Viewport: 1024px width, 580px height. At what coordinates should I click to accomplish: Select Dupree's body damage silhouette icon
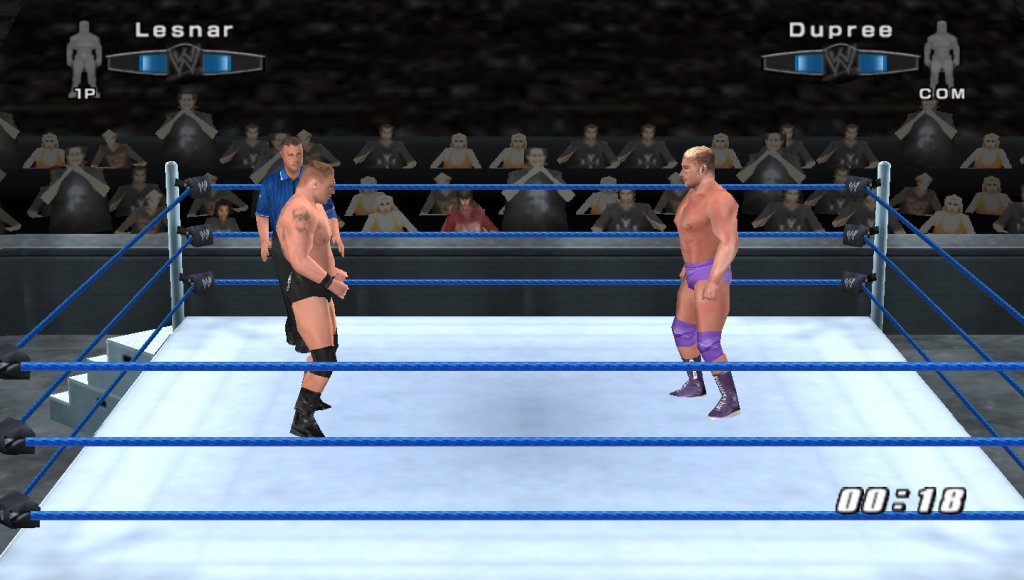[x=941, y=53]
